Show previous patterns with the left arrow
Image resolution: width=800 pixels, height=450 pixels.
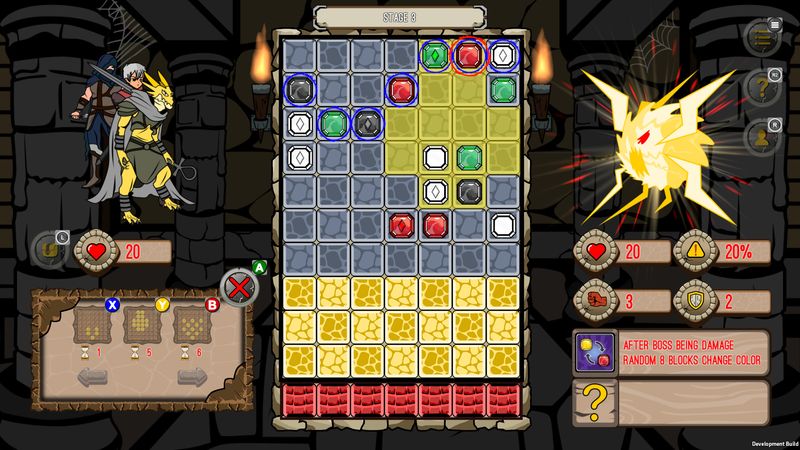(92, 379)
